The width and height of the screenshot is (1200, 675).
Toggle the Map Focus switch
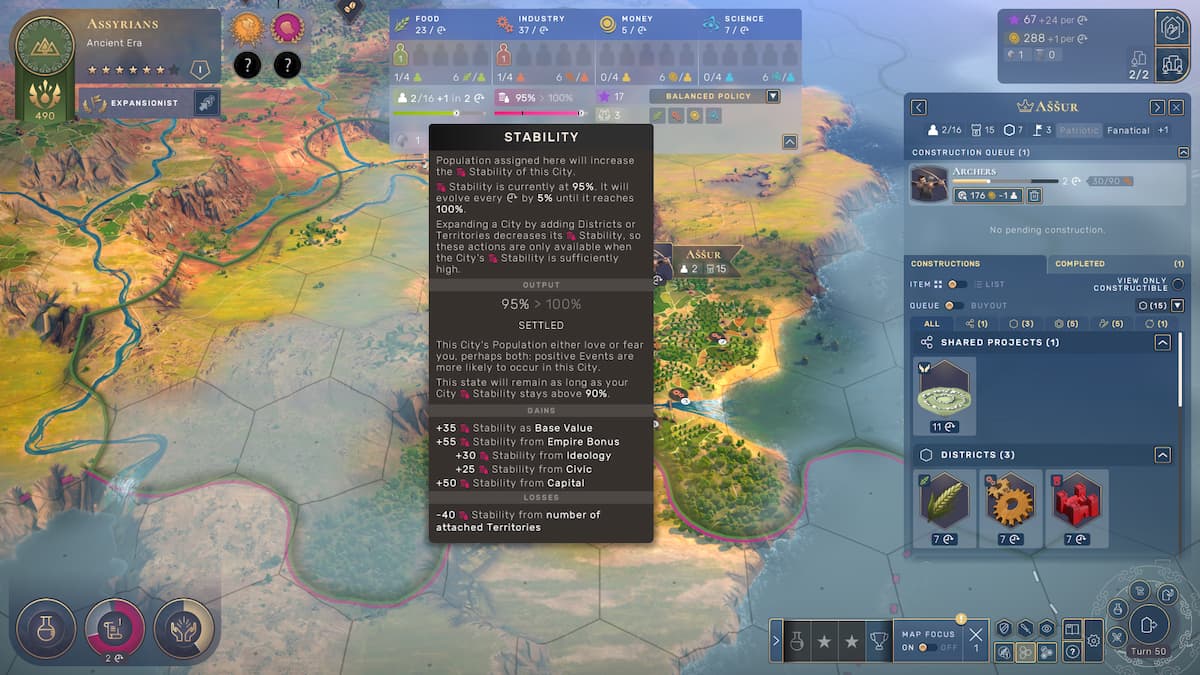pos(929,647)
